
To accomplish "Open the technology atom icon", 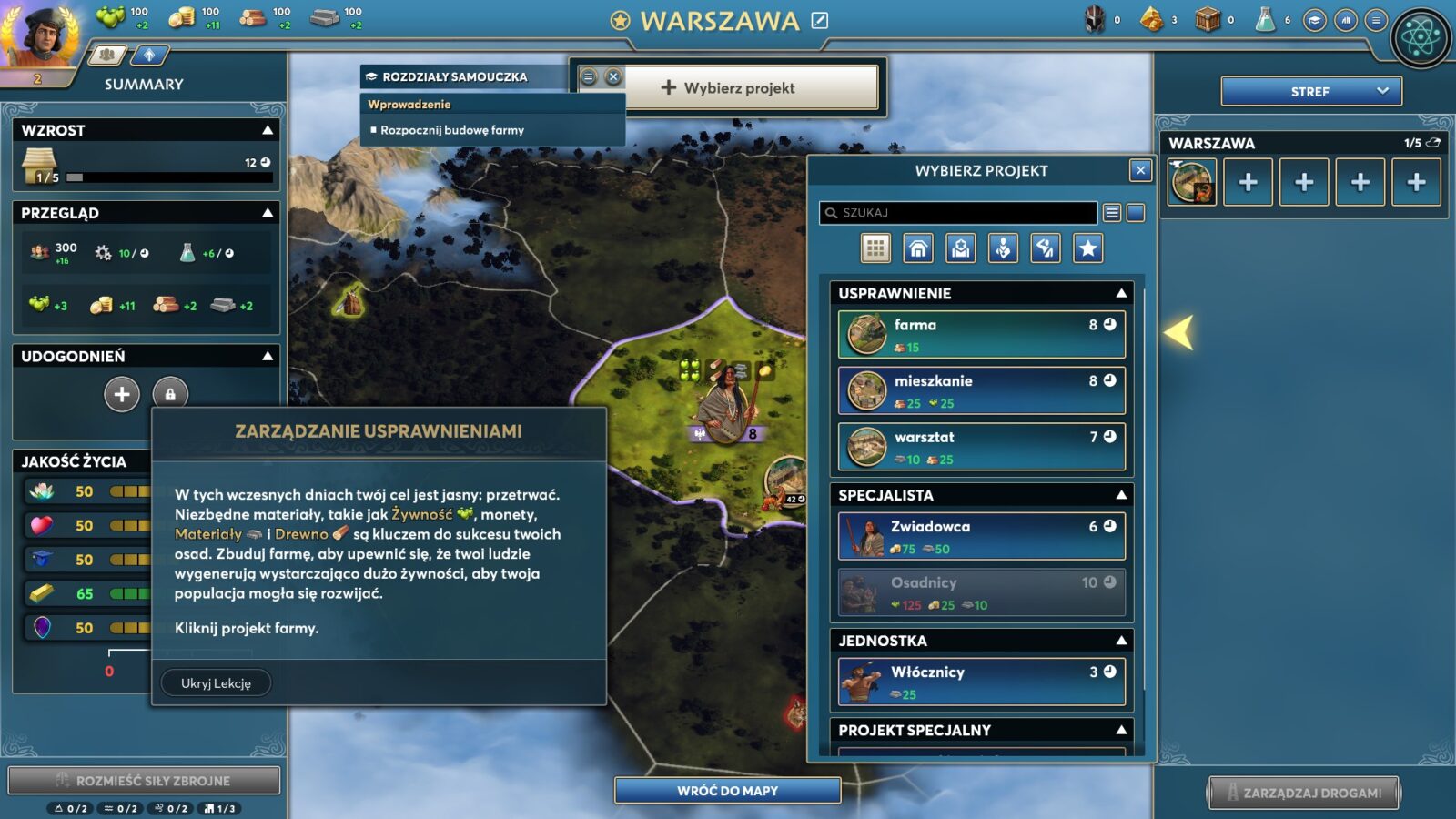I will pos(1421,38).
